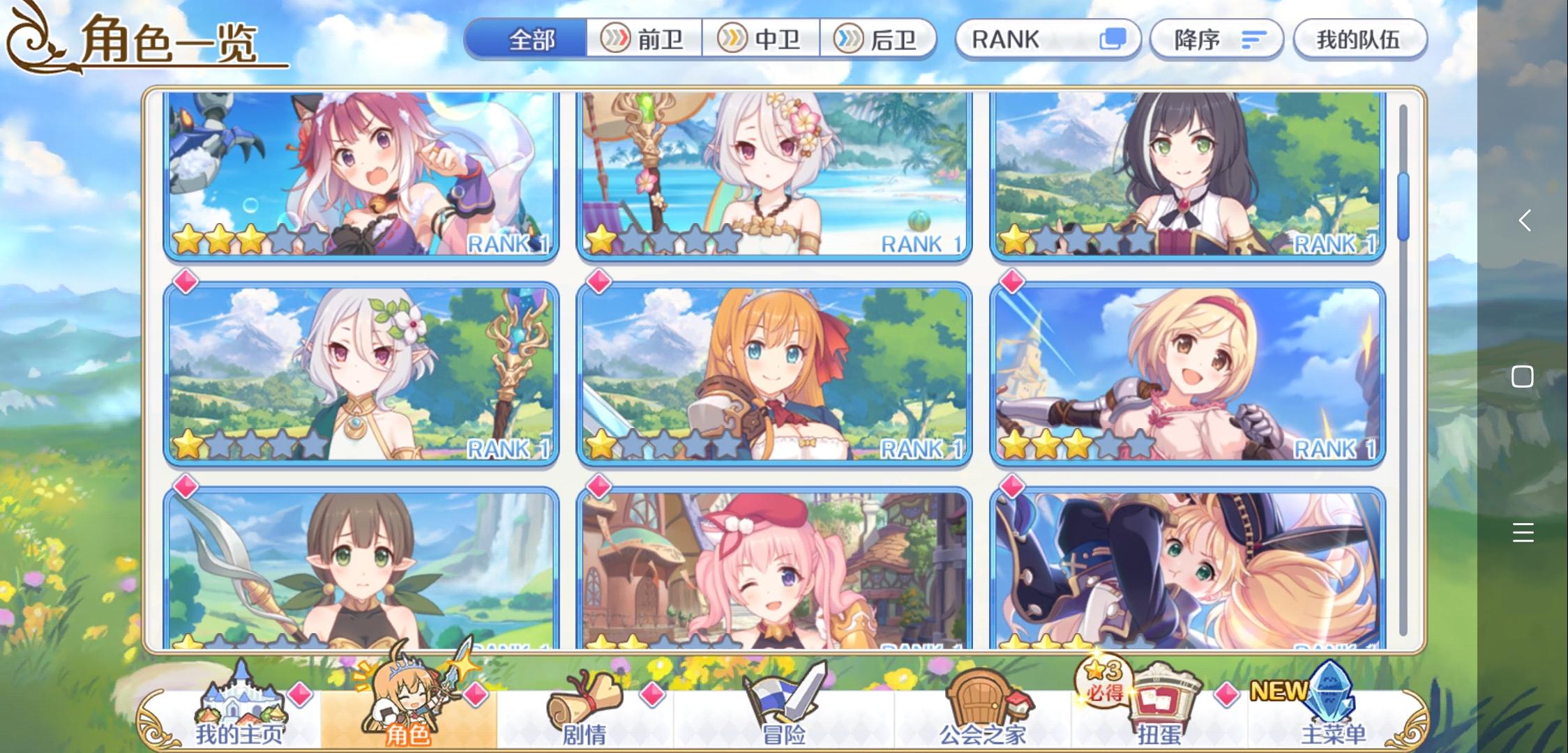Enable the 全部 filter
The width and height of the screenshot is (1568, 753).
tap(532, 40)
